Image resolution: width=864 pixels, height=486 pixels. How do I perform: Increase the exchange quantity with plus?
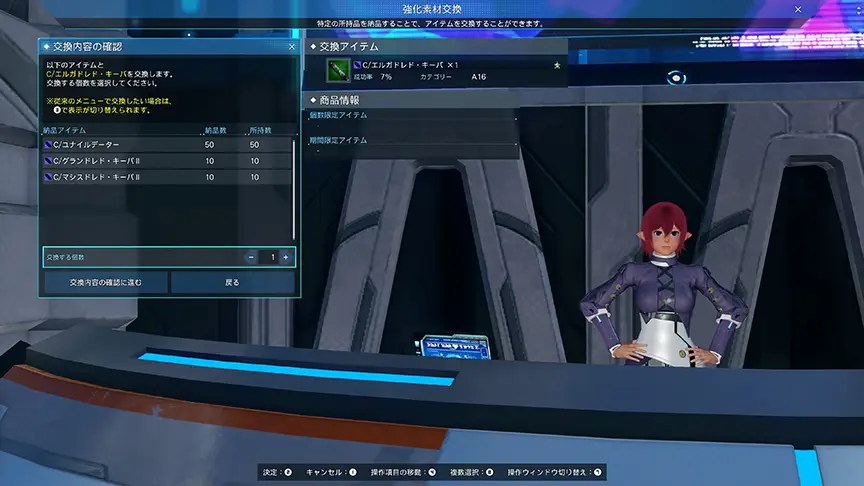click(286, 257)
